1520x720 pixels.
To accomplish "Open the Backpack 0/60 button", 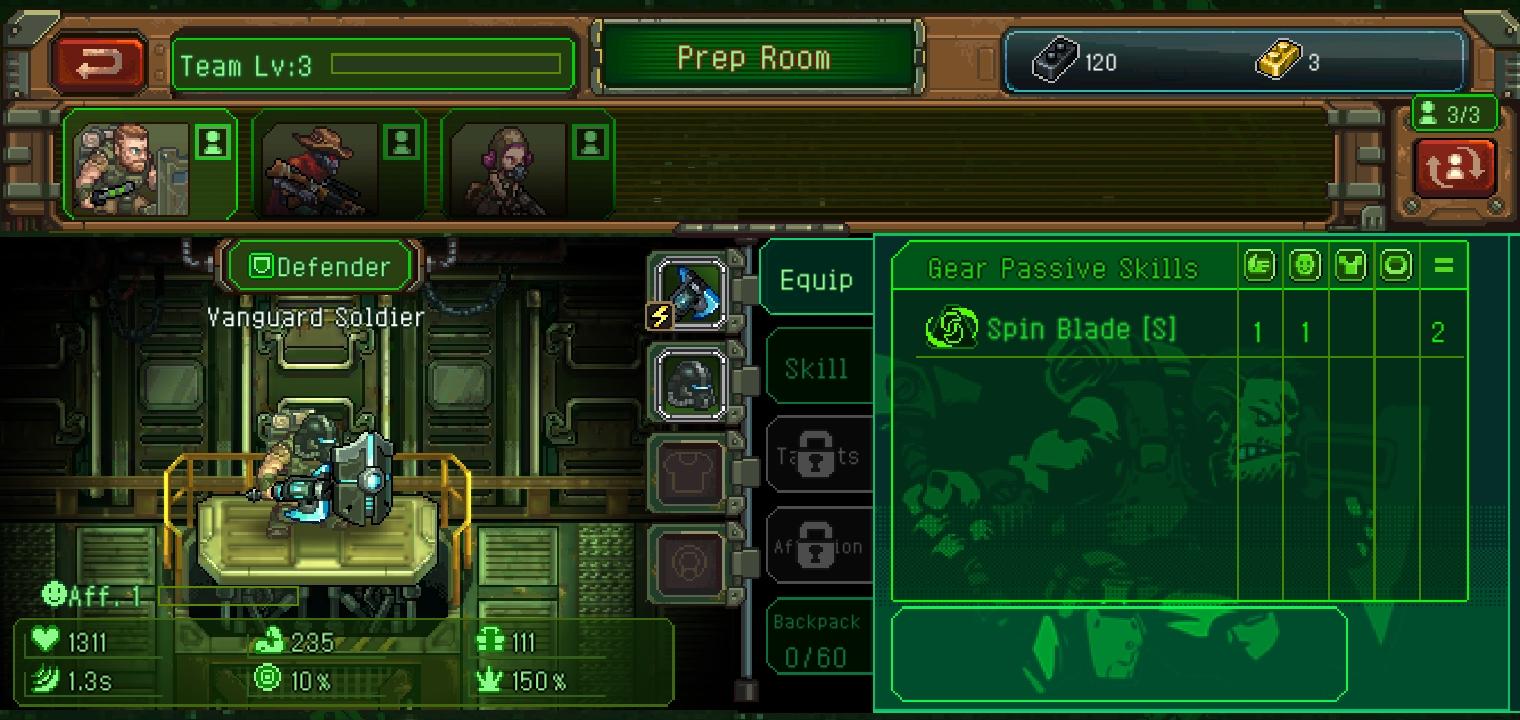I will coord(816,640).
